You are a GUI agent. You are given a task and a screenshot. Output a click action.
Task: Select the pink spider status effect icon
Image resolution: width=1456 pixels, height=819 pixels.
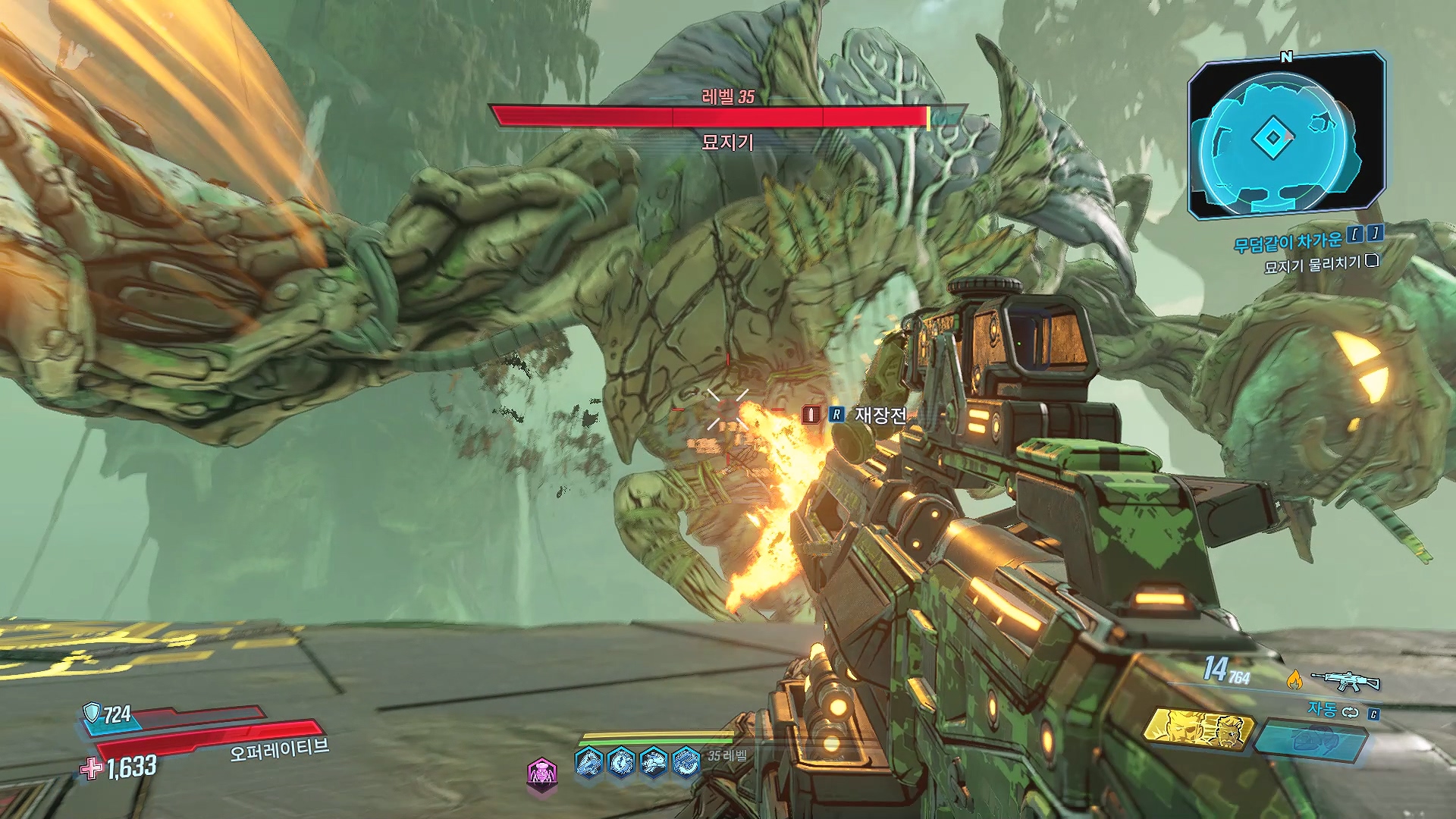[x=541, y=773]
